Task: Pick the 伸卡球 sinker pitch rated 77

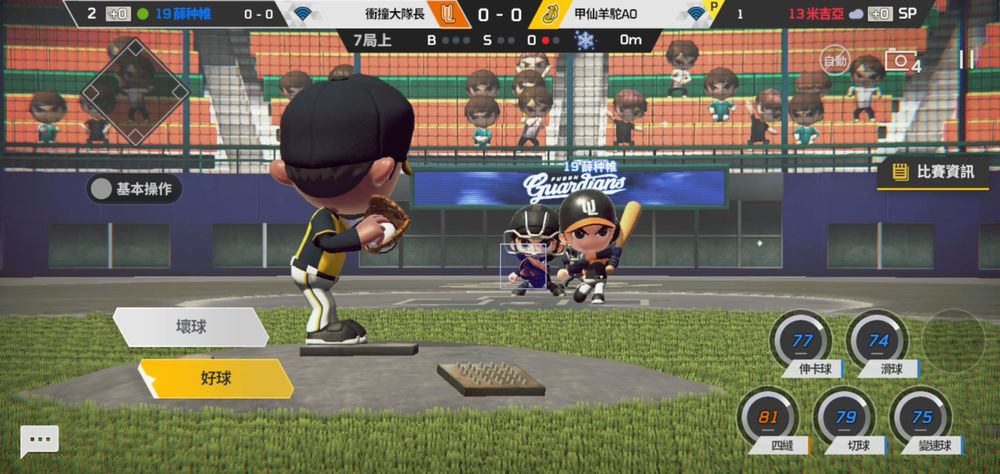Action: (801, 342)
